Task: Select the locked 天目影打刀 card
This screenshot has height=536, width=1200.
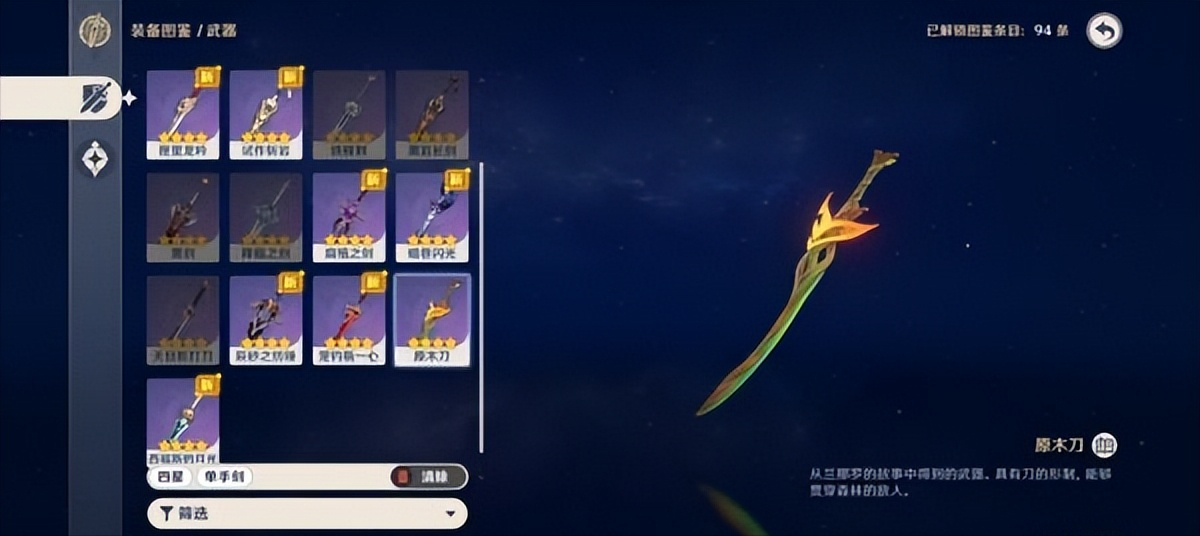Action: [183, 320]
